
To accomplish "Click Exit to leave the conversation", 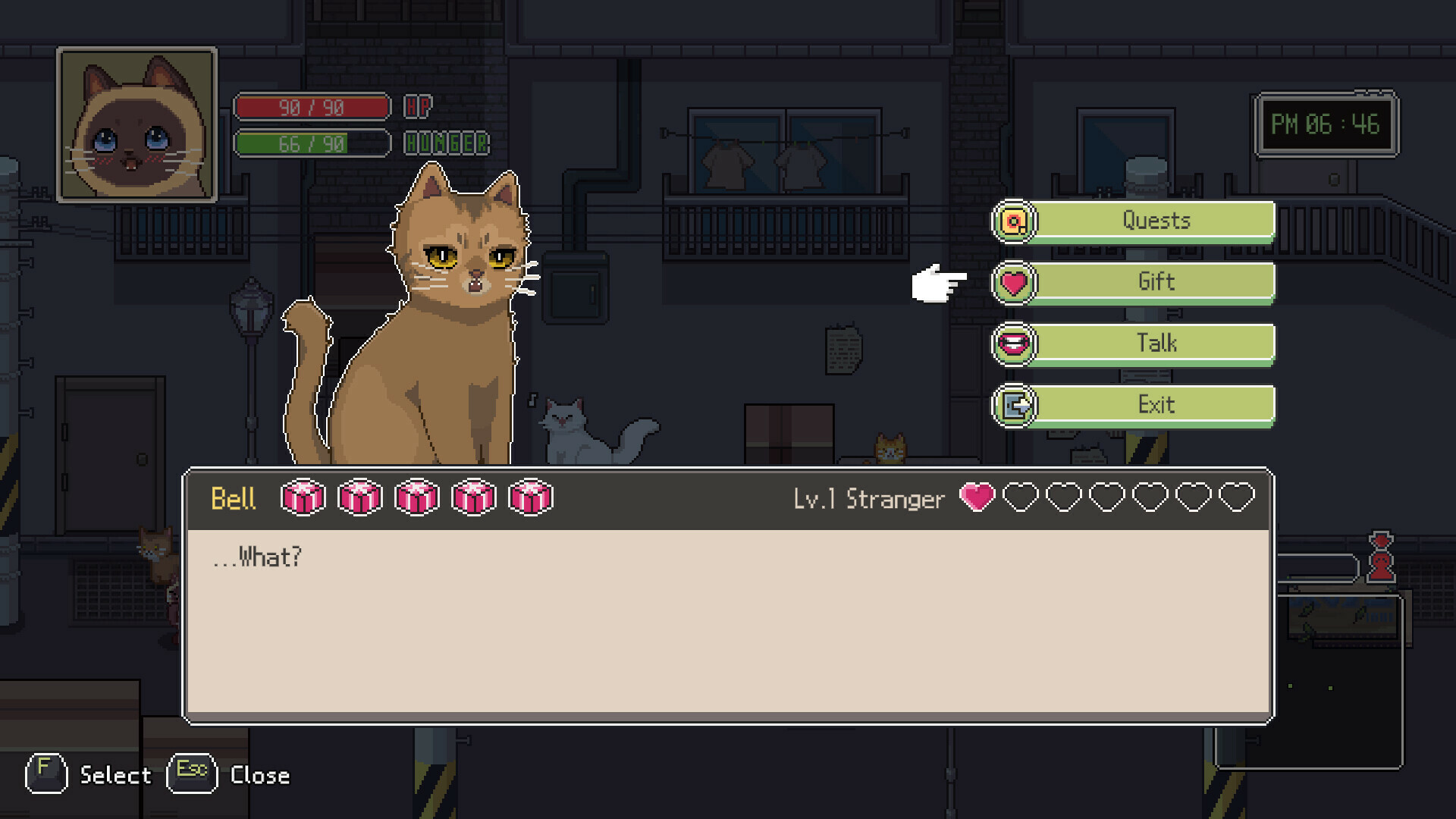I will tap(1156, 405).
